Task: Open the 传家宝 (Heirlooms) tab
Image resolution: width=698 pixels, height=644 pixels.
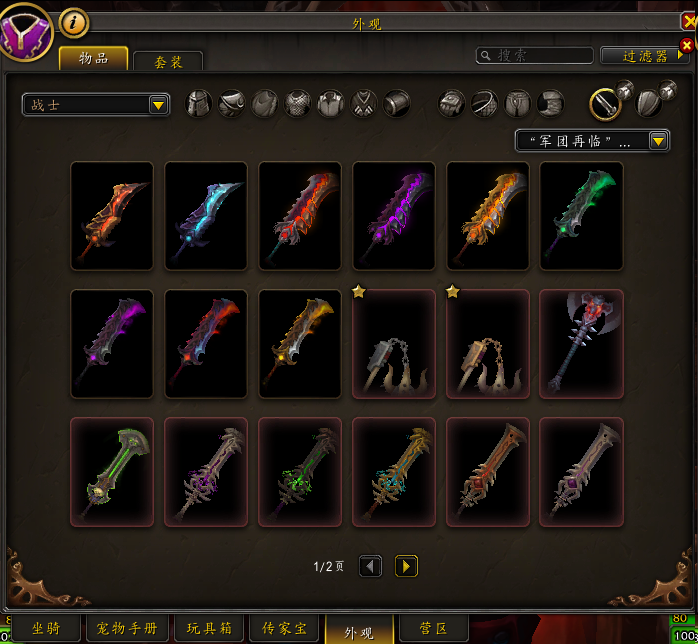Action: (284, 629)
